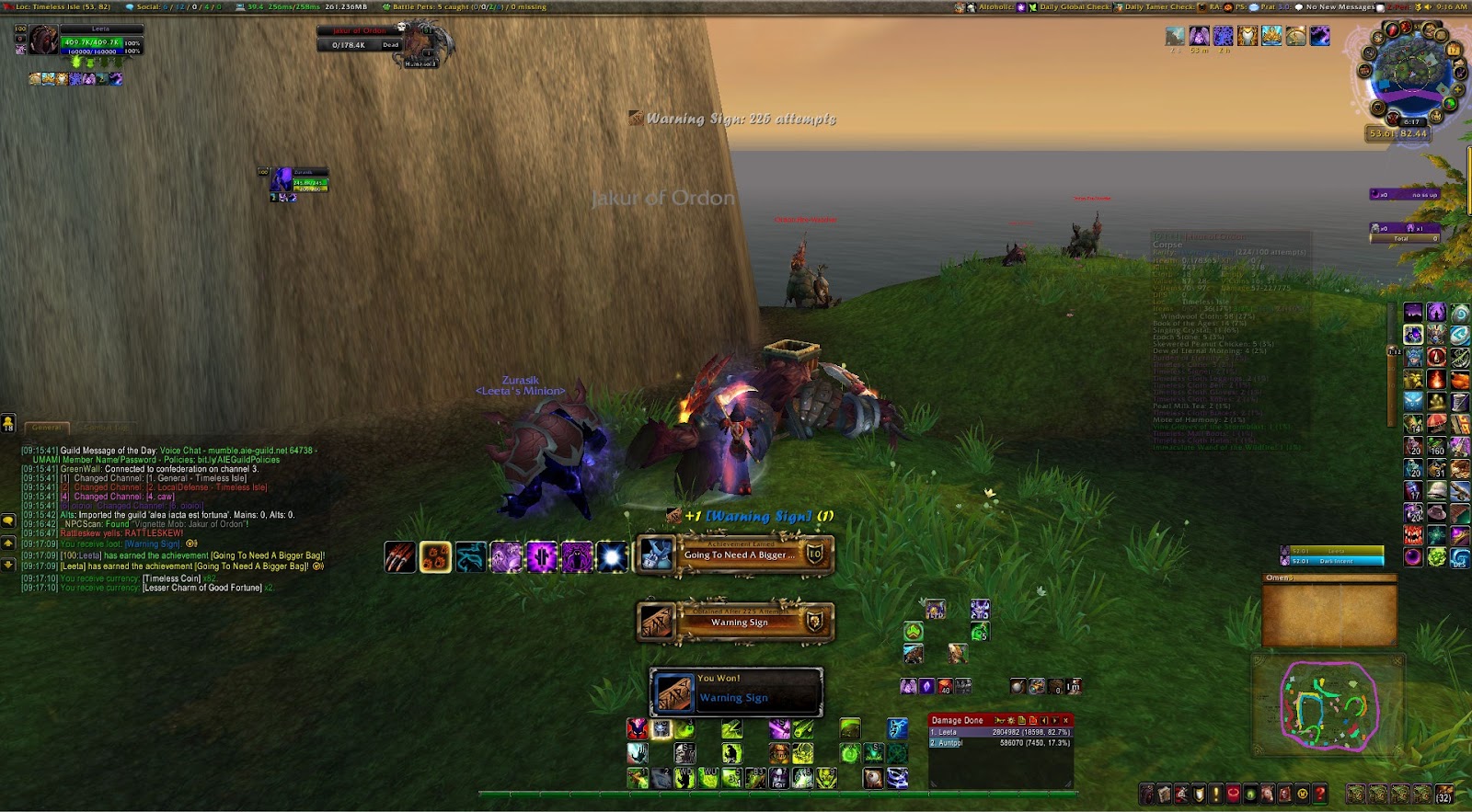Select Leeta's player unit frame portrait
This screenshot has height=812, width=1472.
(x=43, y=40)
